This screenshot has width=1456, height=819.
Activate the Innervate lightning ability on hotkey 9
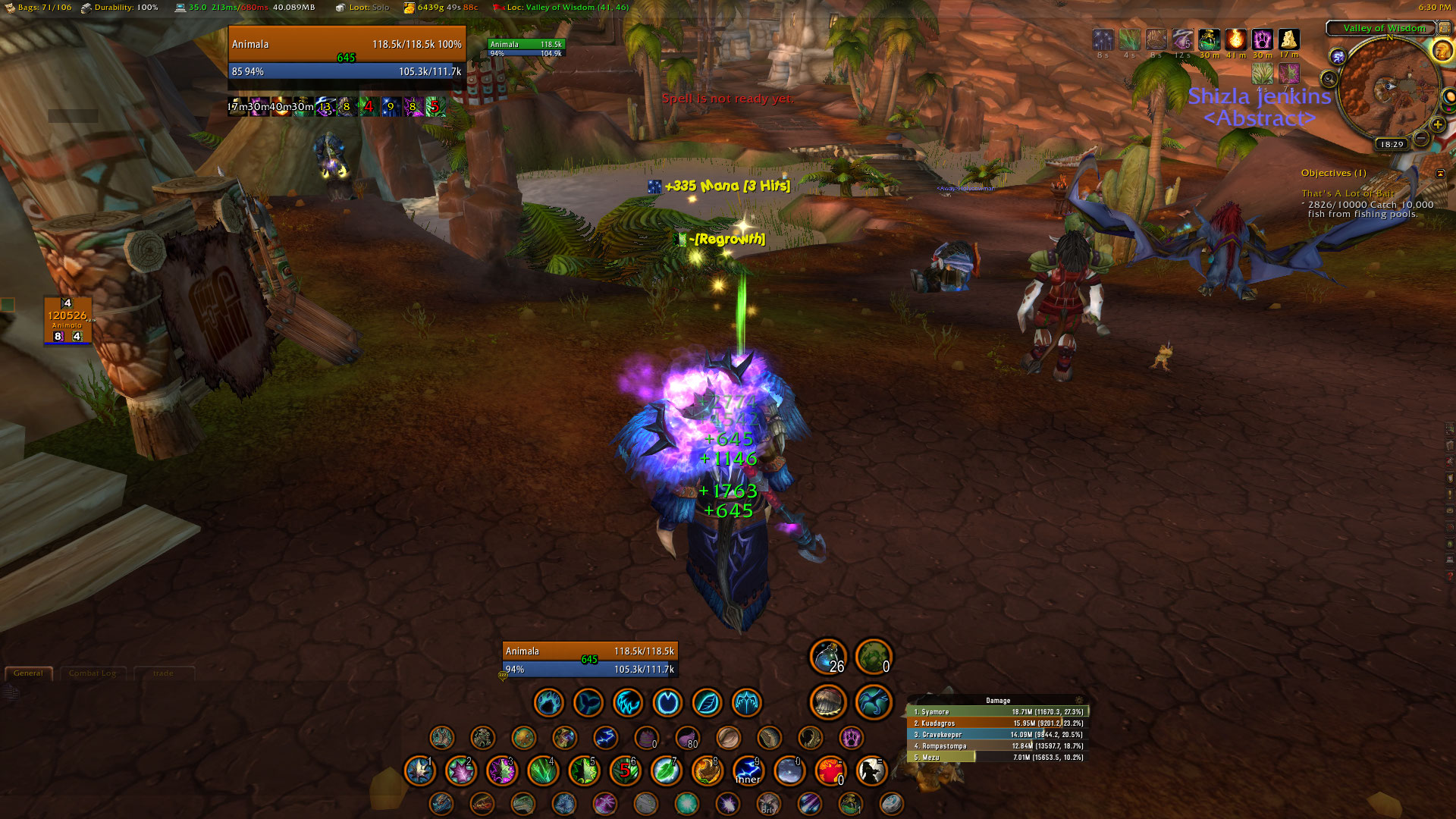click(748, 771)
